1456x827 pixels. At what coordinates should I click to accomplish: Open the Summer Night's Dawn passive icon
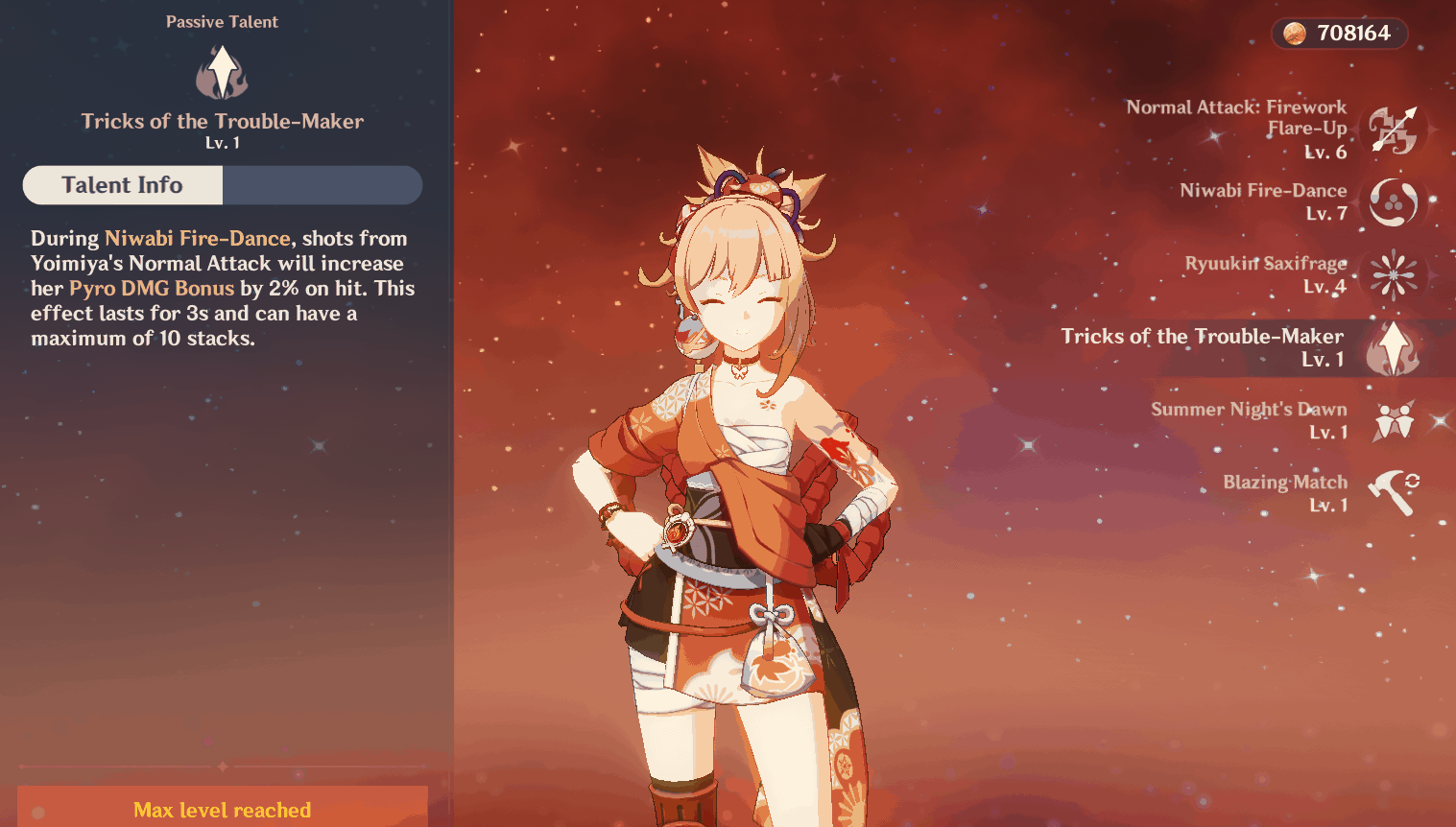(x=1394, y=422)
